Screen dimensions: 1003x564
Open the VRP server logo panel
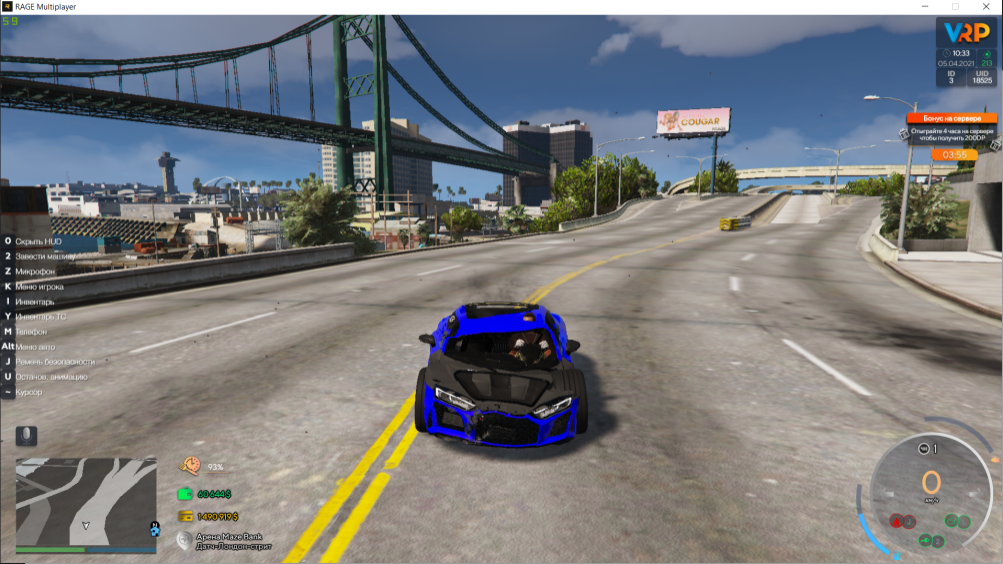(965, 34)
